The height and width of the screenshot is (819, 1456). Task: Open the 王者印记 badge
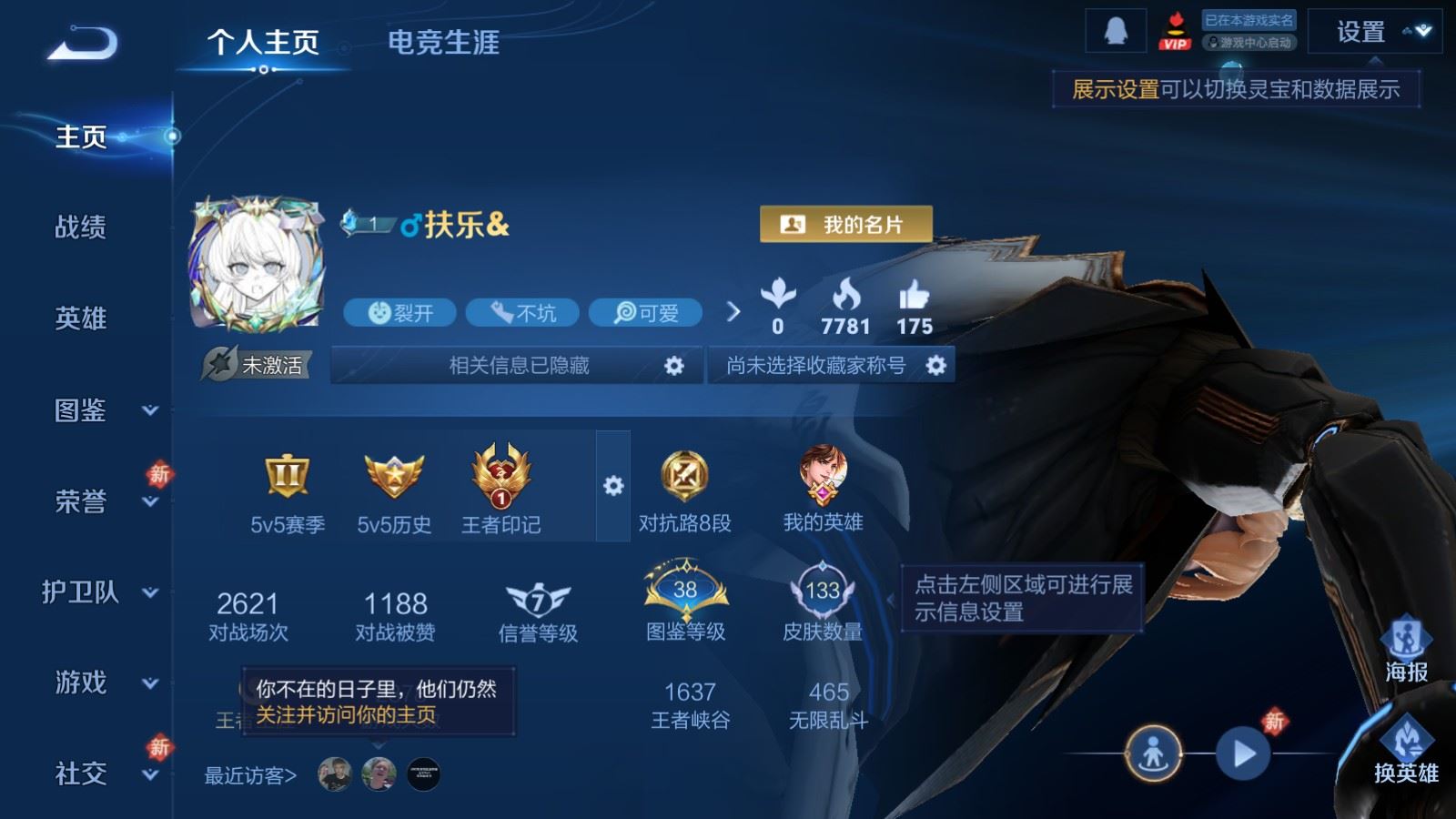[x=500, y=473]
